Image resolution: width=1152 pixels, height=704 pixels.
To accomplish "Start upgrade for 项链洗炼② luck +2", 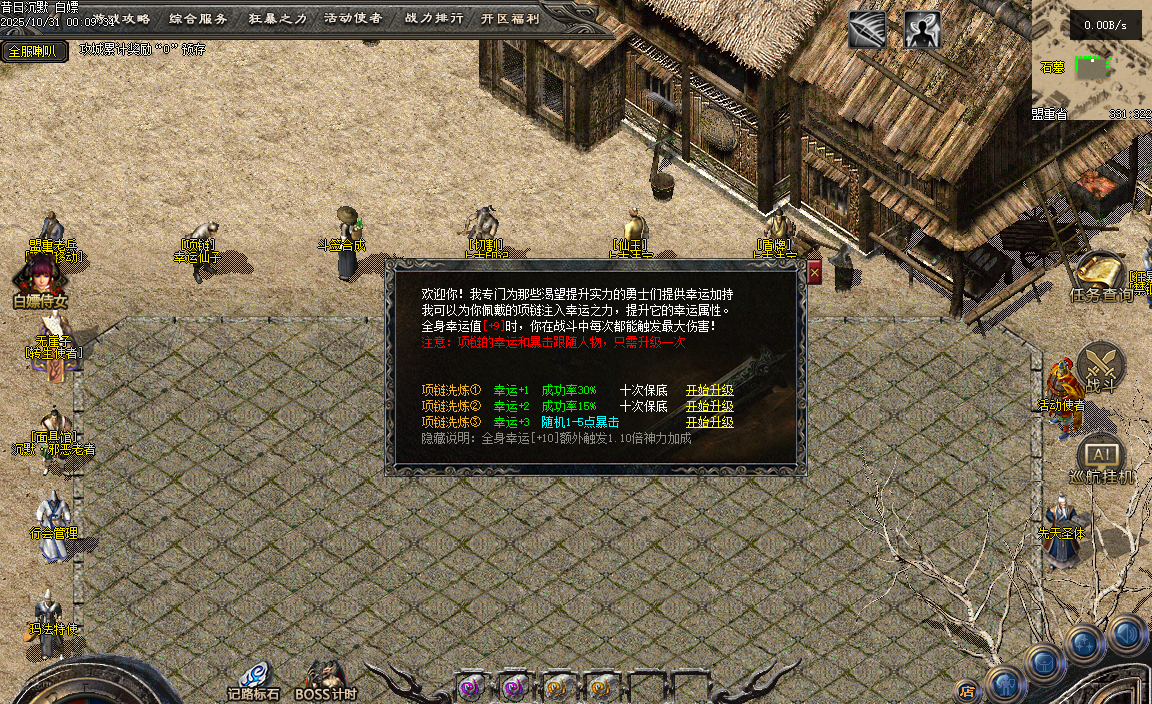I will 709,406.
